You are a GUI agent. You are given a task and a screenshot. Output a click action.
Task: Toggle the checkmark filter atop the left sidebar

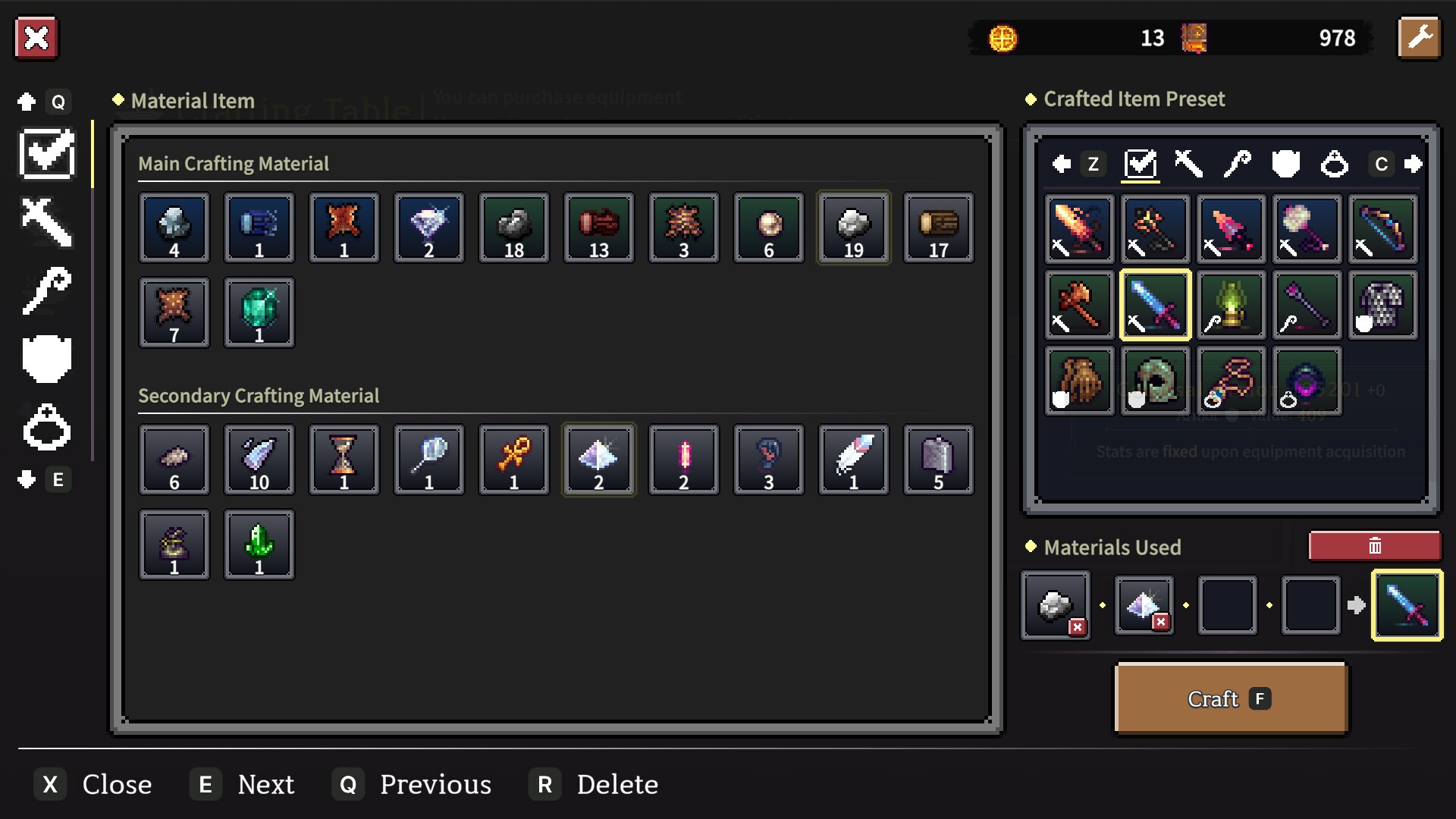[x=47, y=154]
